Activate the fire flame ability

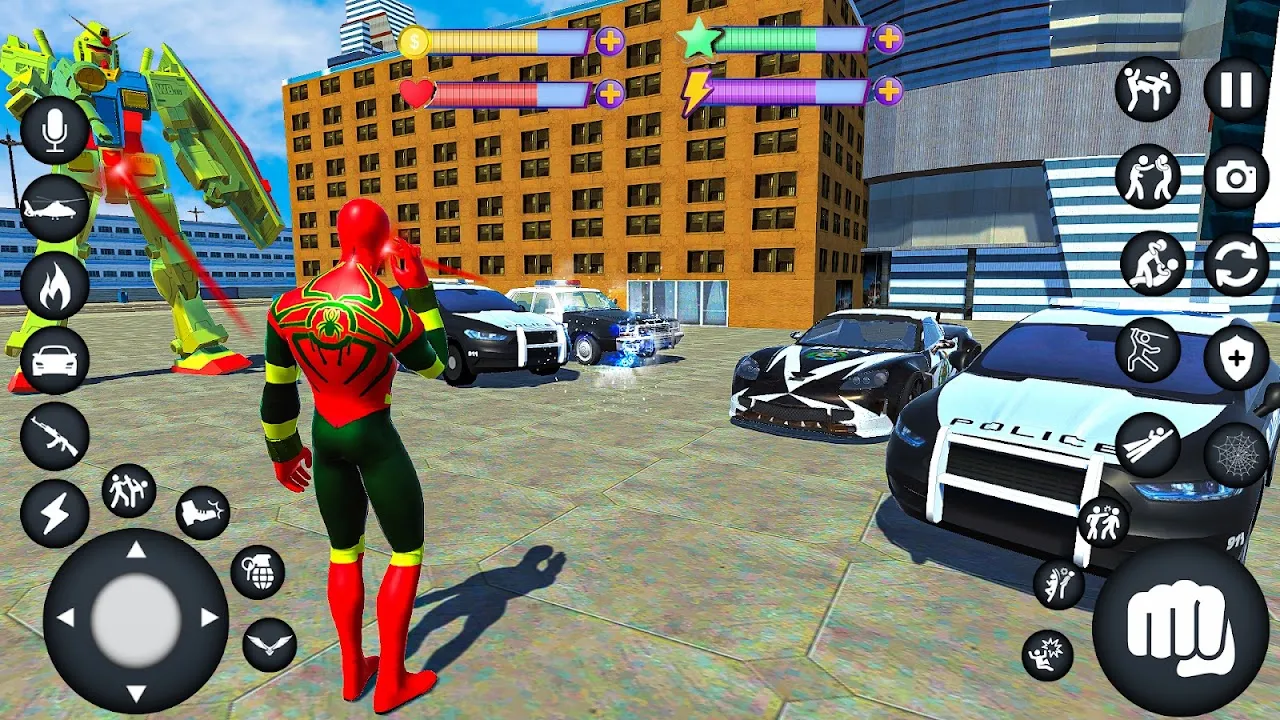pos(55,285)
